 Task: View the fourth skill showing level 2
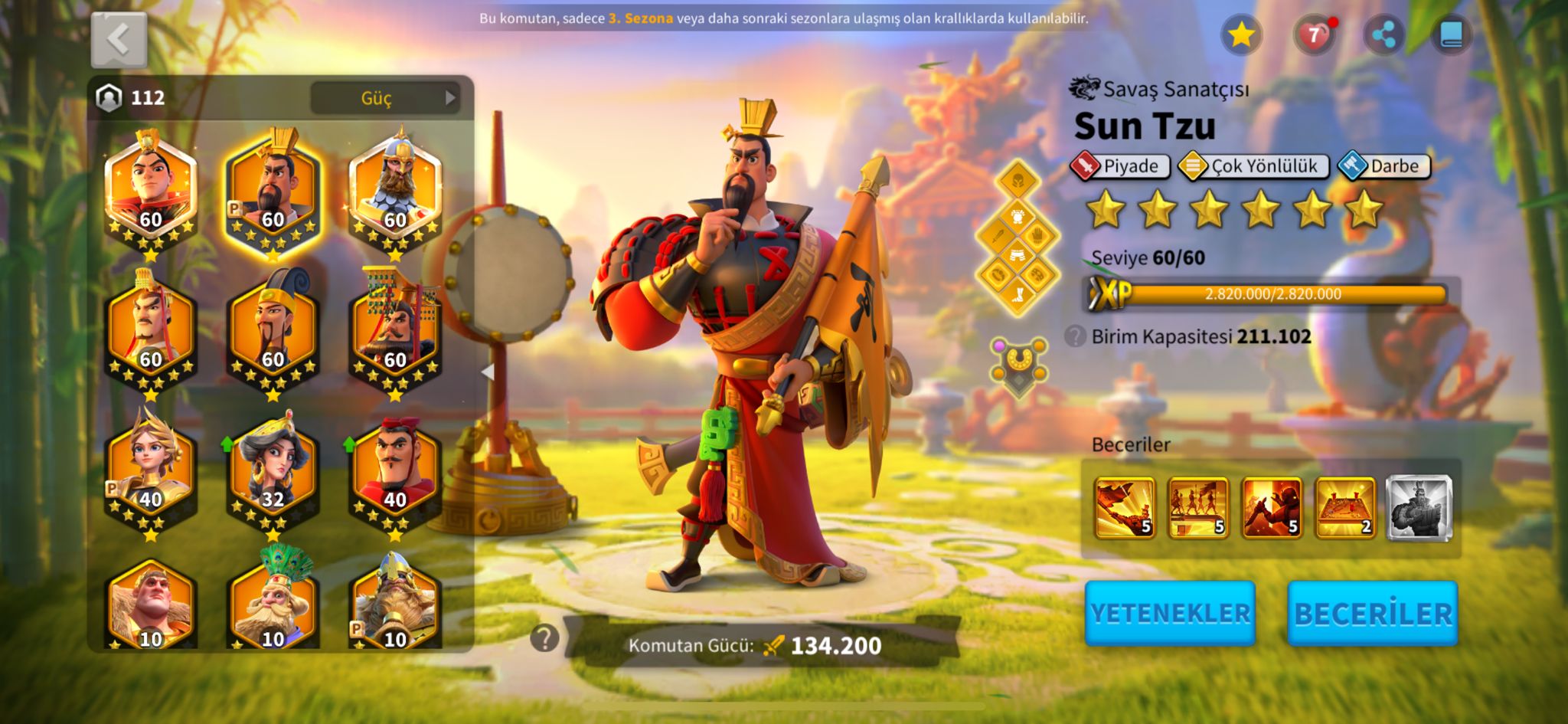(x=1345, y=507)
